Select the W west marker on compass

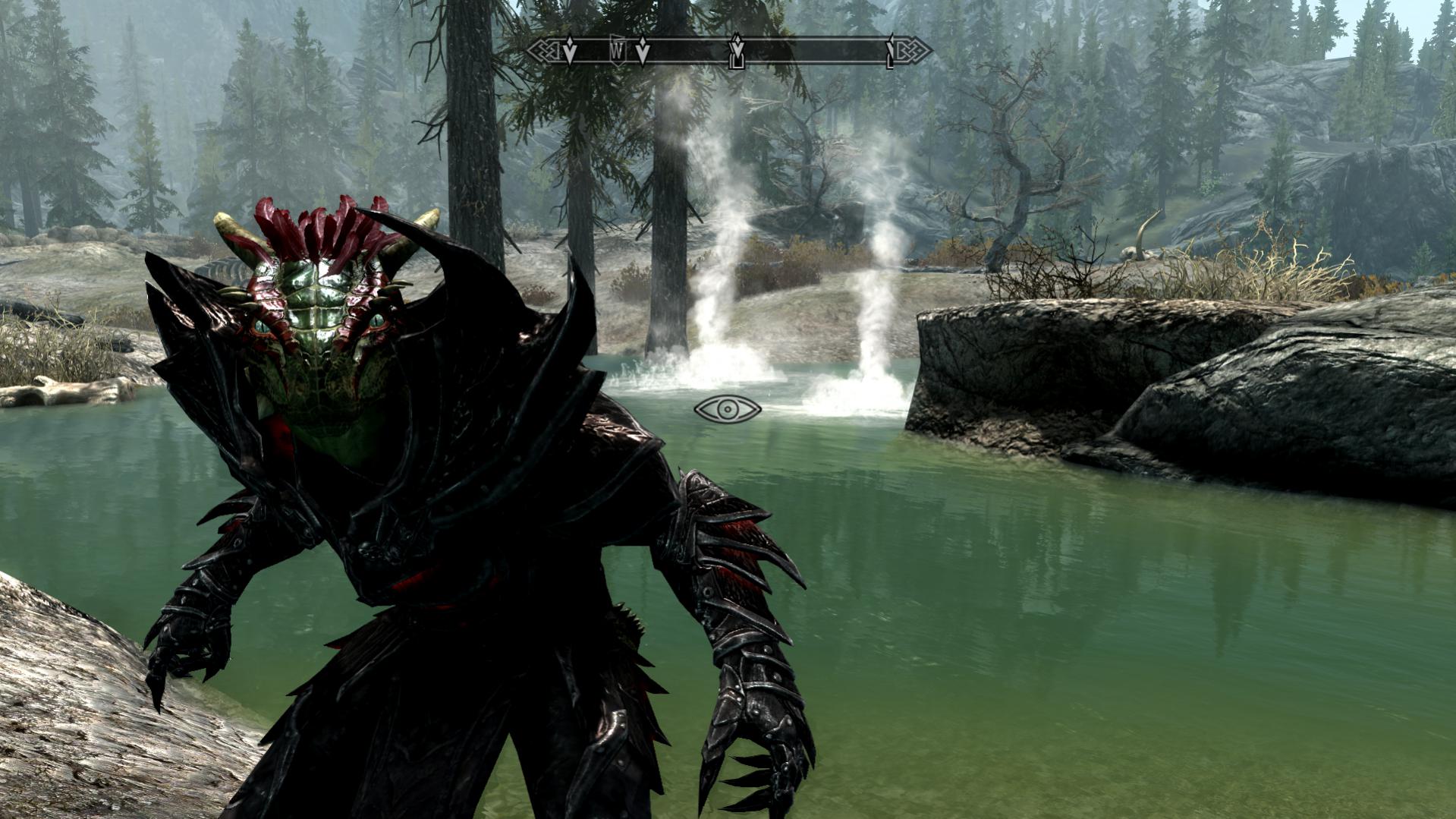618,51
